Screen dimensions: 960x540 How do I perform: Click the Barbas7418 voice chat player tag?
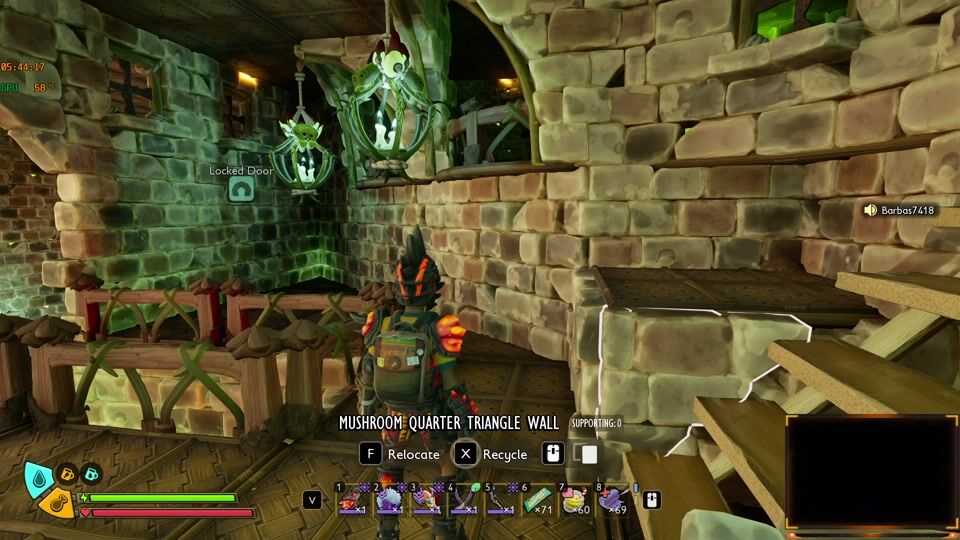[899, 210]
